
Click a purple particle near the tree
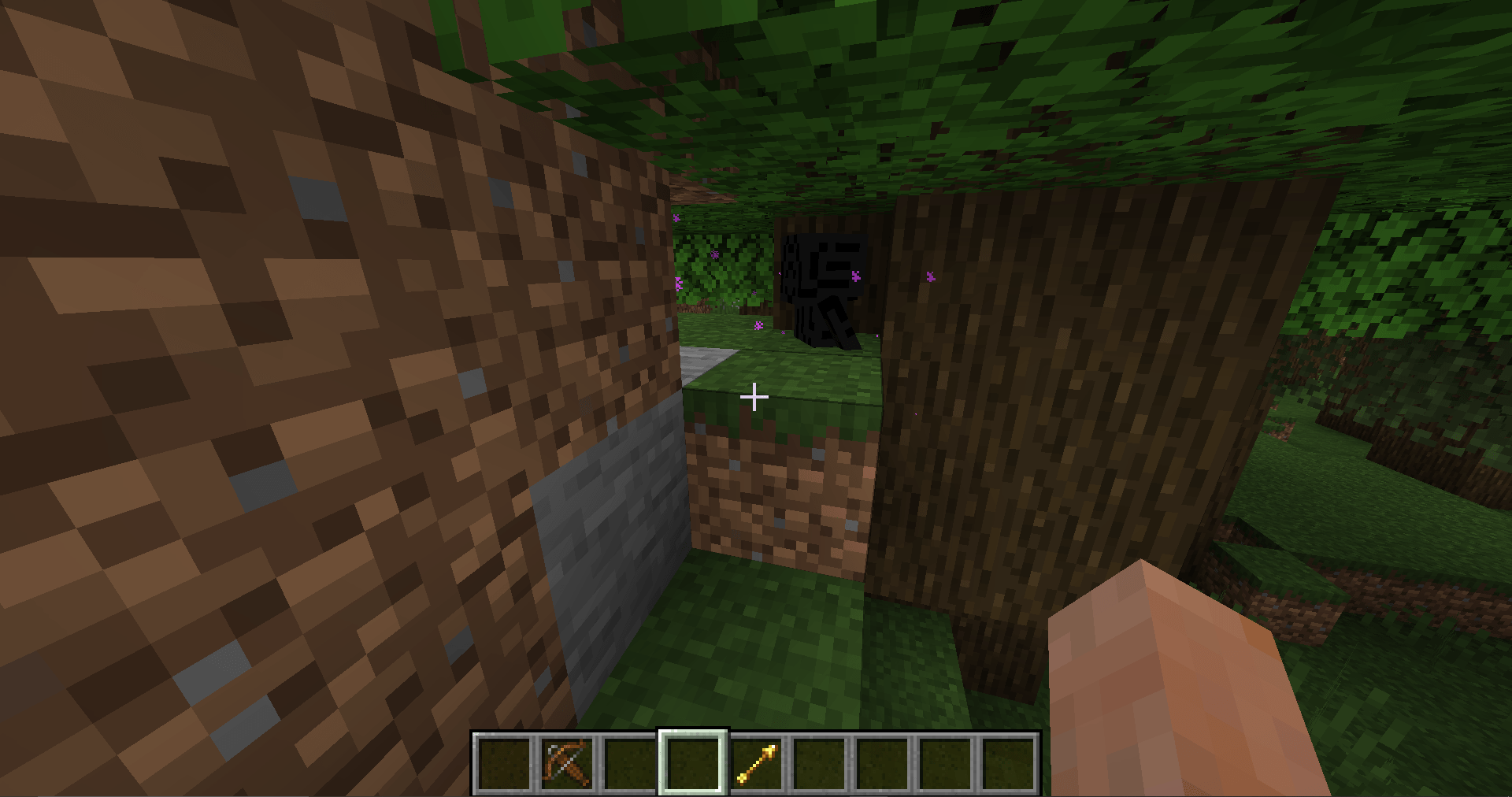coord(930,276)
